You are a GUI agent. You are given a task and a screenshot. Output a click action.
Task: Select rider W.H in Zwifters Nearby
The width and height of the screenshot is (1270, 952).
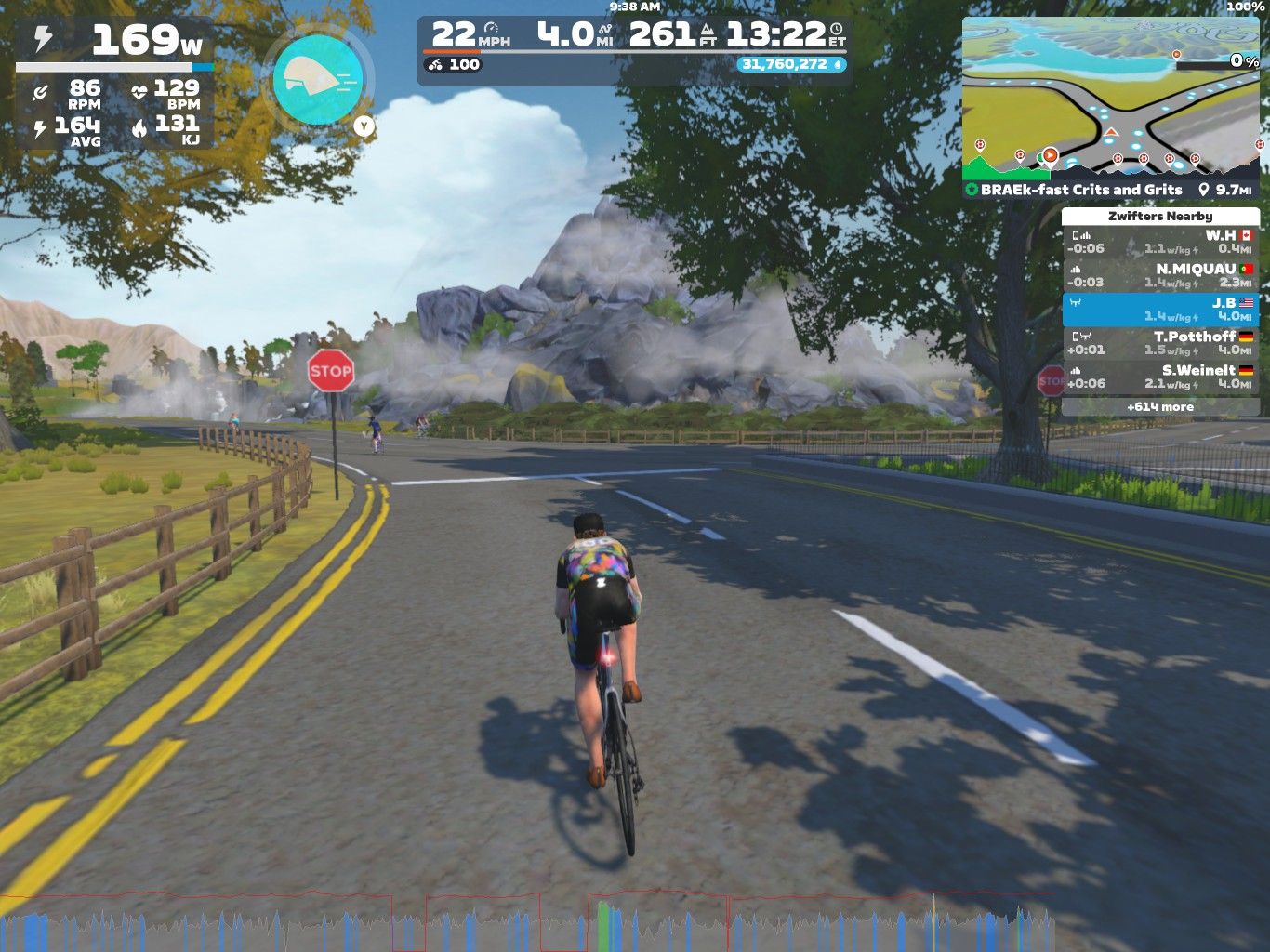point(1160,242)
